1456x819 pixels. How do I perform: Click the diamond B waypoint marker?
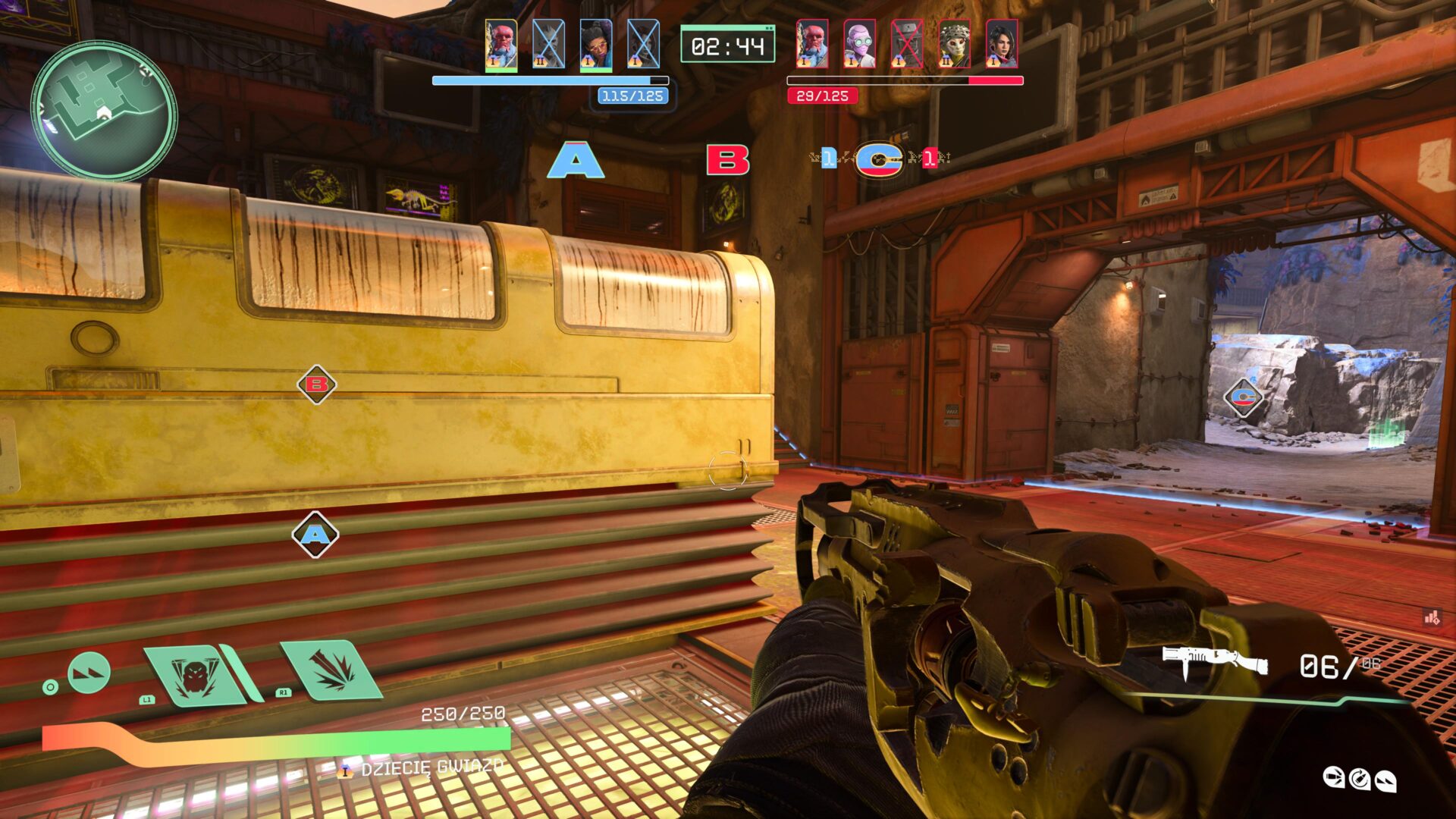click(x=316, y=384)
